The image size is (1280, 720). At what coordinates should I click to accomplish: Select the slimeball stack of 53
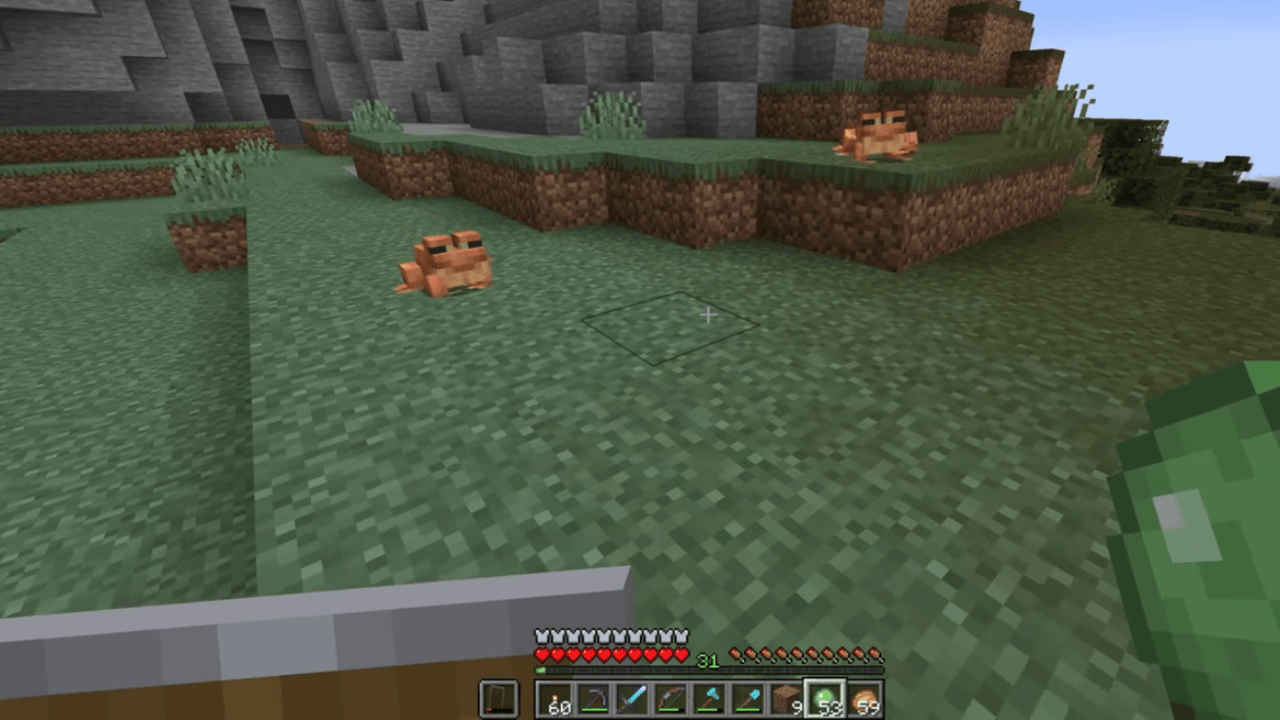coord(825,698)
